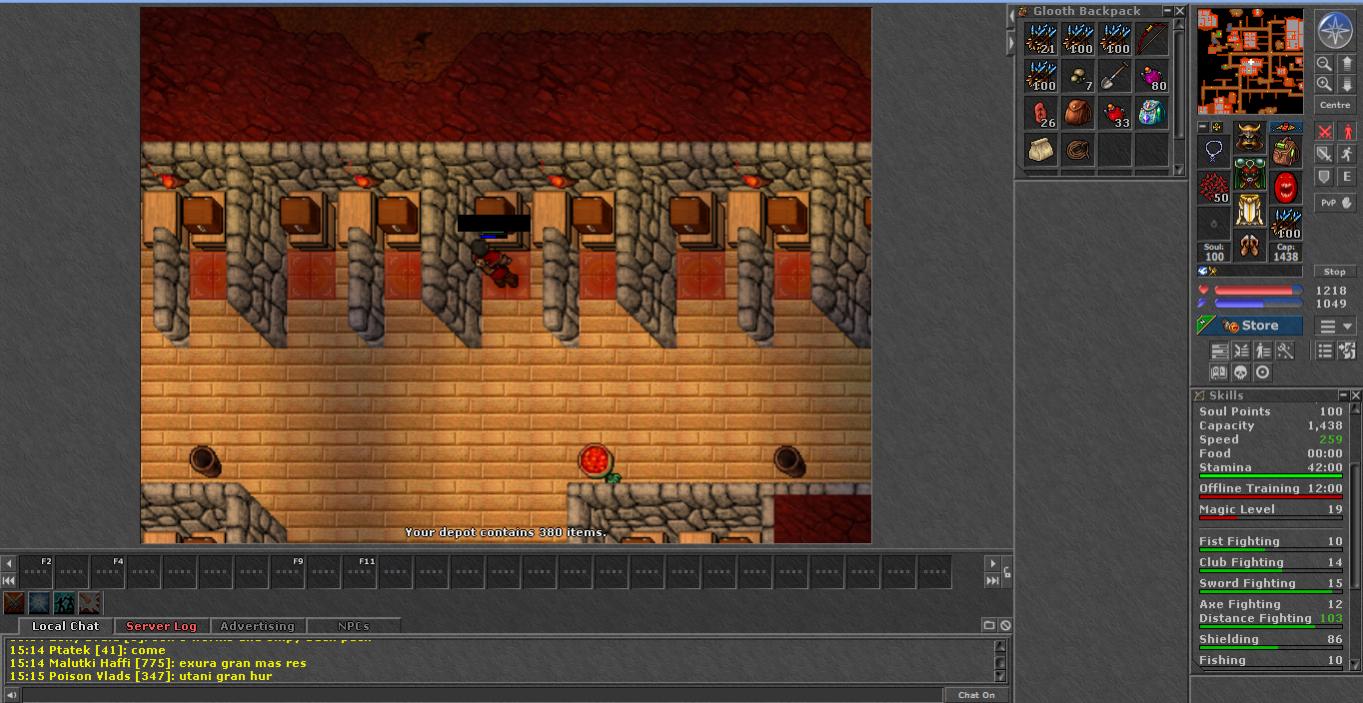The height and width of the screenshot is (703, 1363).
Task: Click the chat input field
Action: 480,695
